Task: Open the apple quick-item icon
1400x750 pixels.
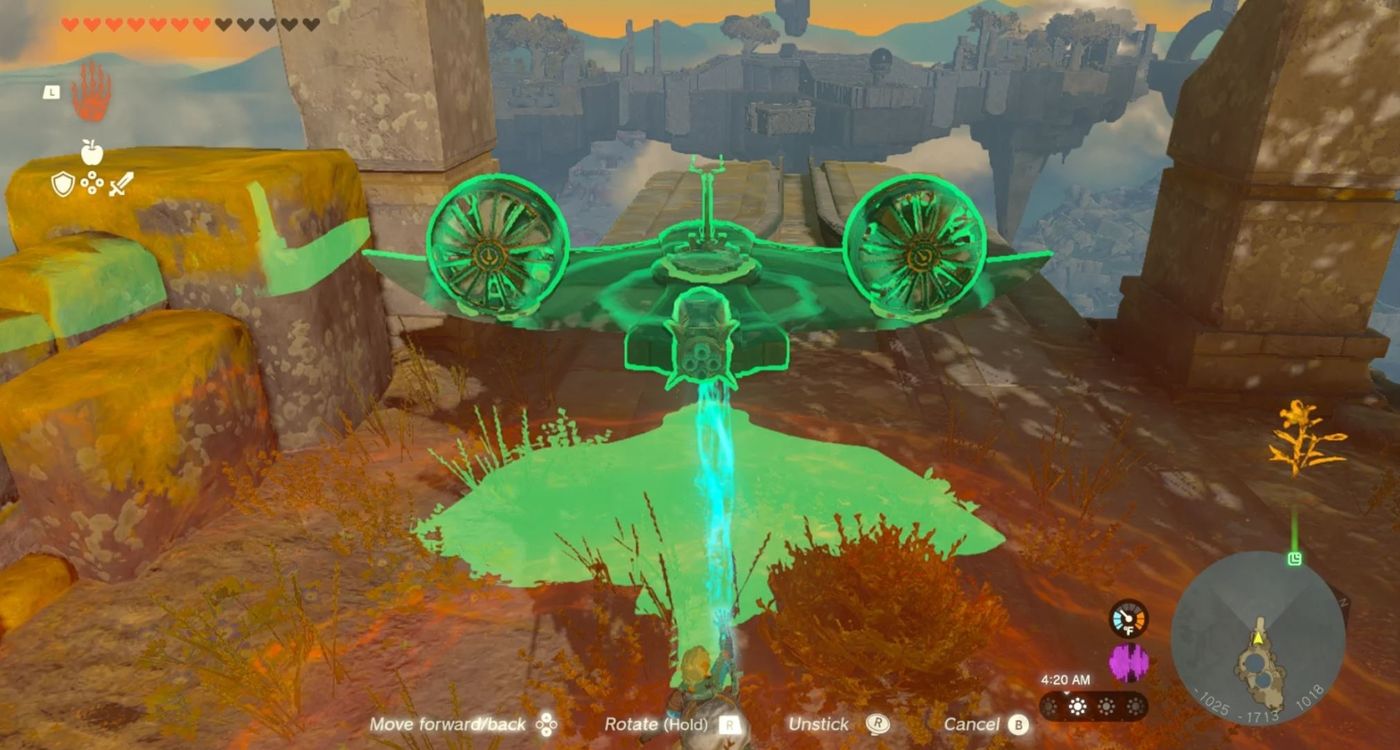Action: pyautogui.click(x=92, y=153)
